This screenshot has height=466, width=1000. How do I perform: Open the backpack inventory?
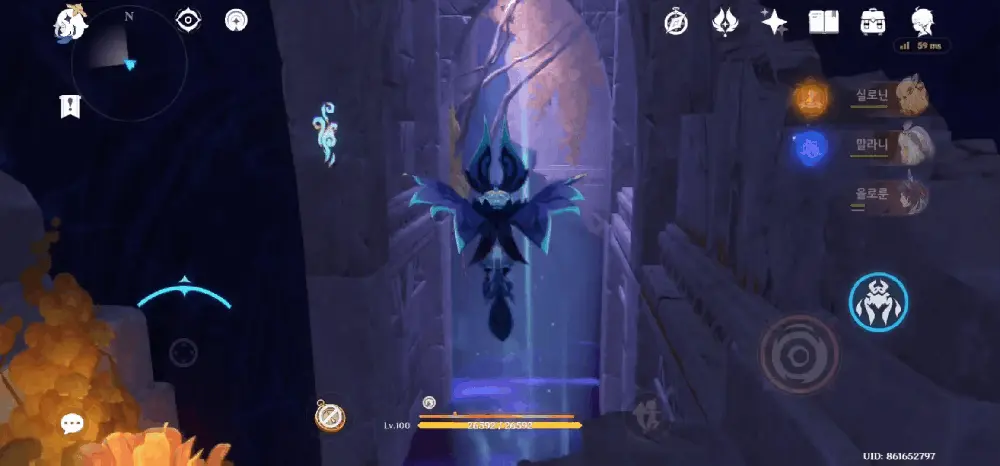(x=872, y=22)
